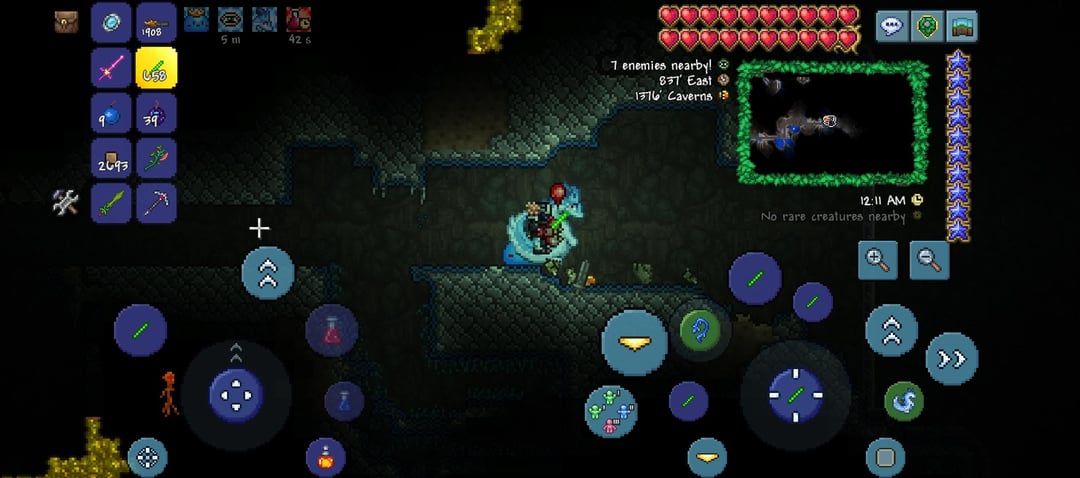Use the red healing potion quick button
This screenshot has width=1080, height=478.
point(332,331)
